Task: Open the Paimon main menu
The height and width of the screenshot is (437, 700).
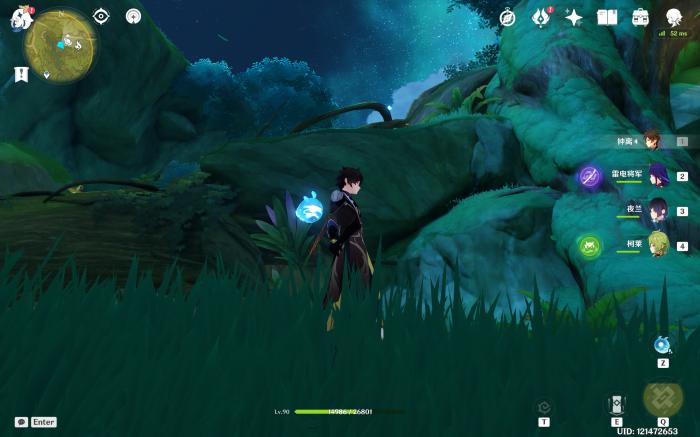Action: pyautogui.click(x=21, y=18)
